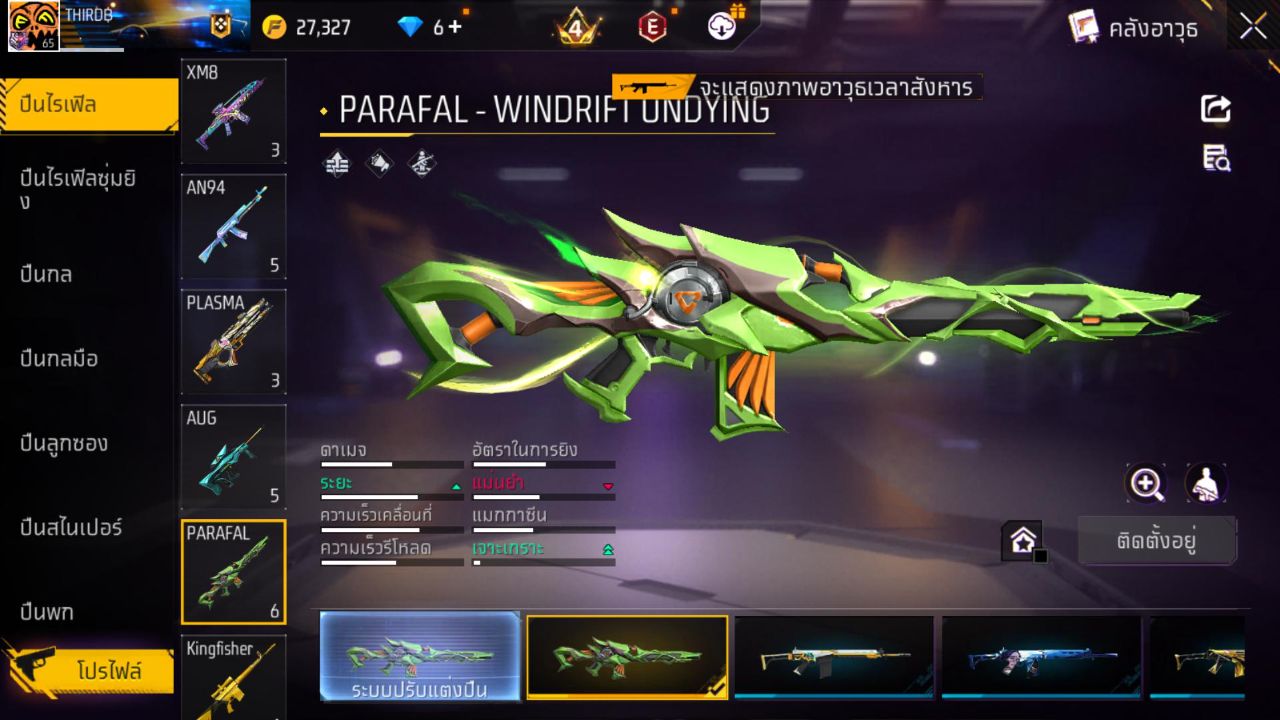Select the XM8 weapon tile
1280x720 pixels.
coord(233,111)
